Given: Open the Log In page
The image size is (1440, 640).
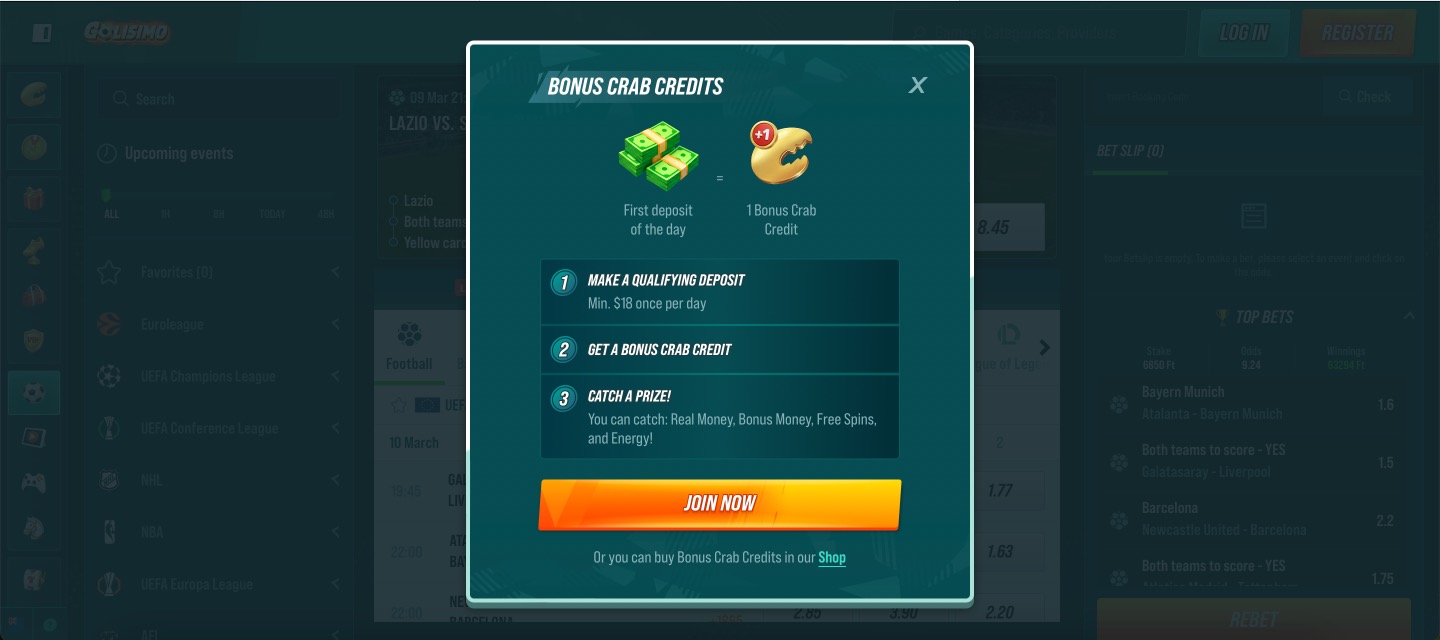Looking at the screenshot, I should click(x=1244, y=33).
